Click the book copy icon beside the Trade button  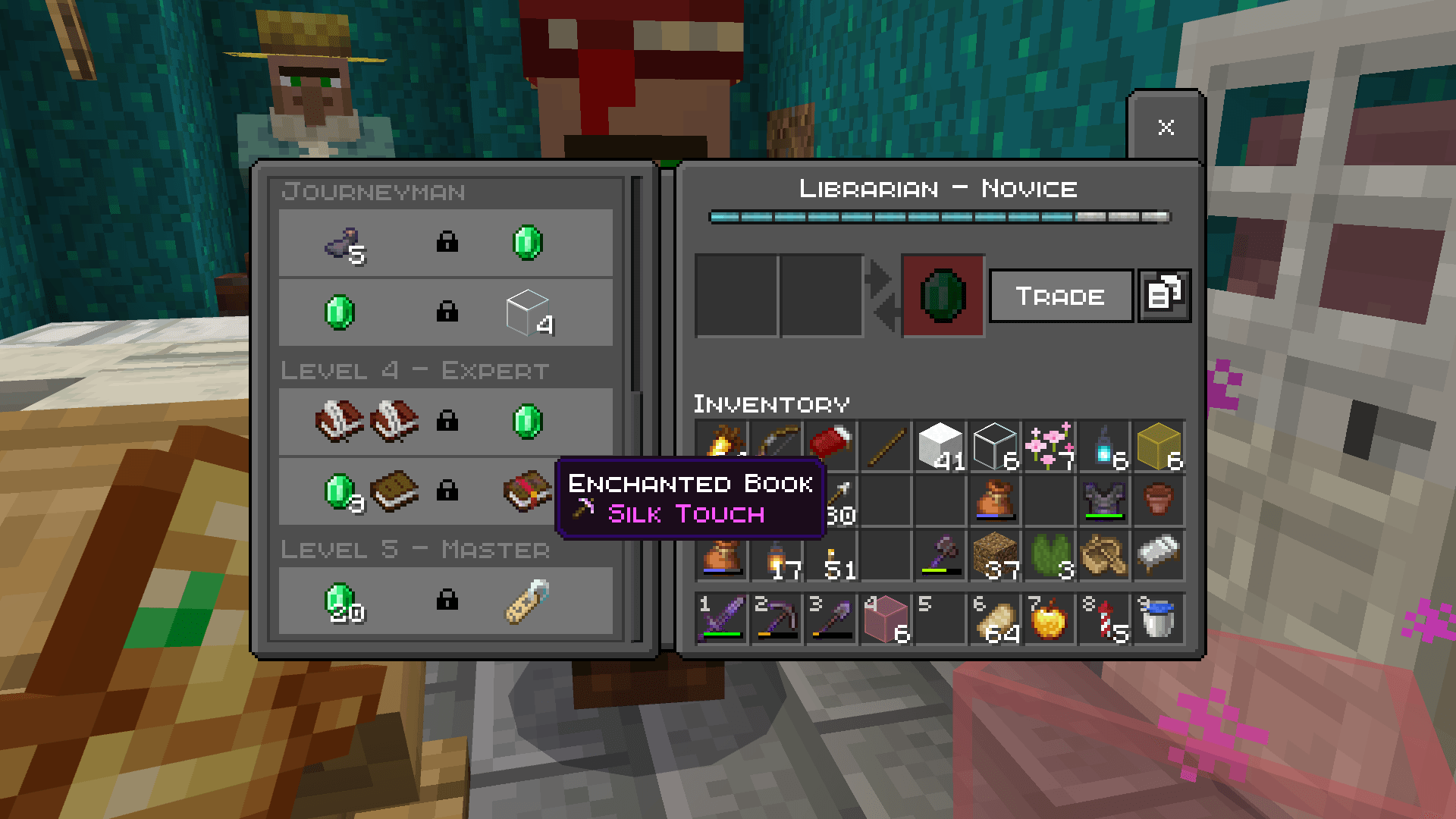click(1164, 296)
